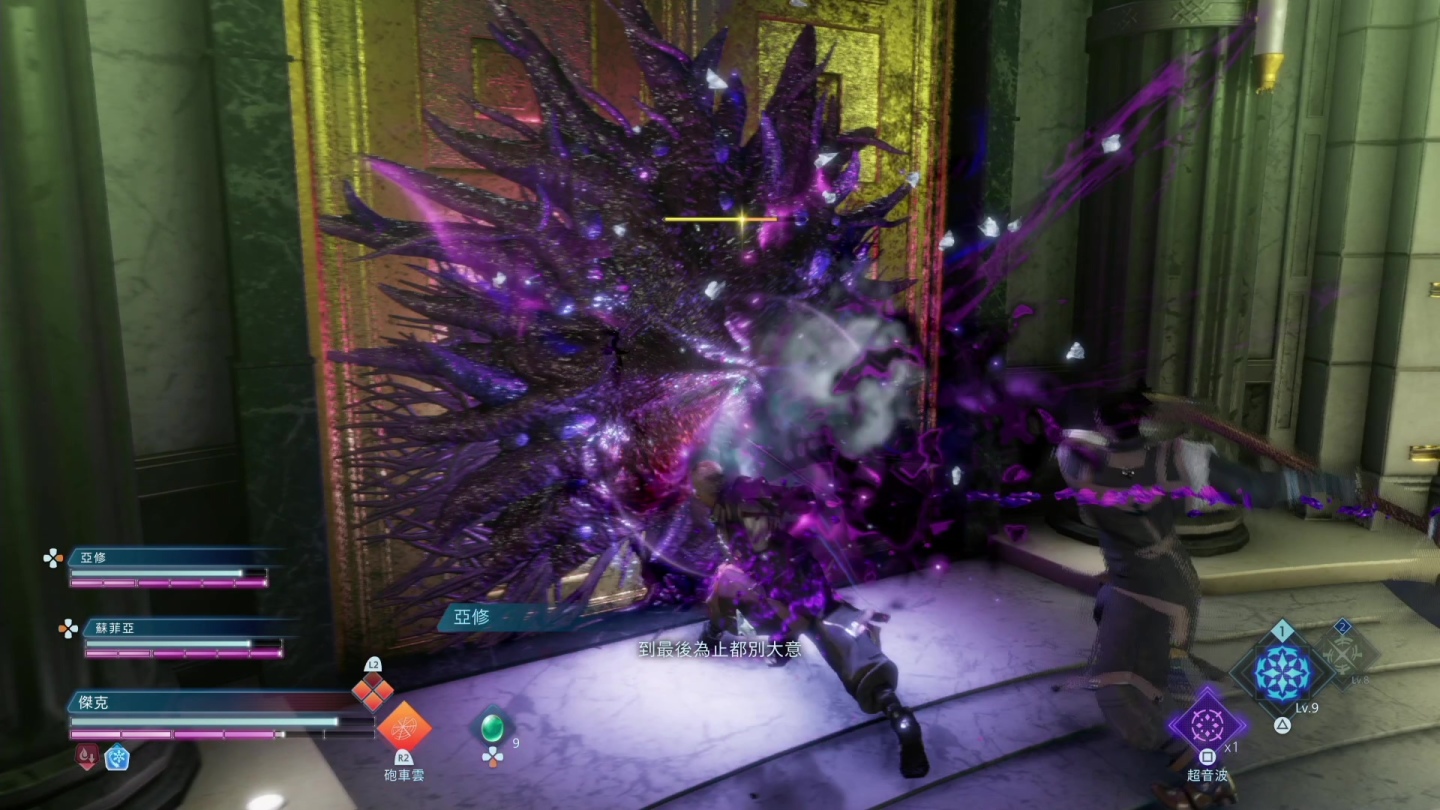1440x810 pixels.
Task: Activate the 砲車雲 orange ability icon
Action: [x=404, y=726]
